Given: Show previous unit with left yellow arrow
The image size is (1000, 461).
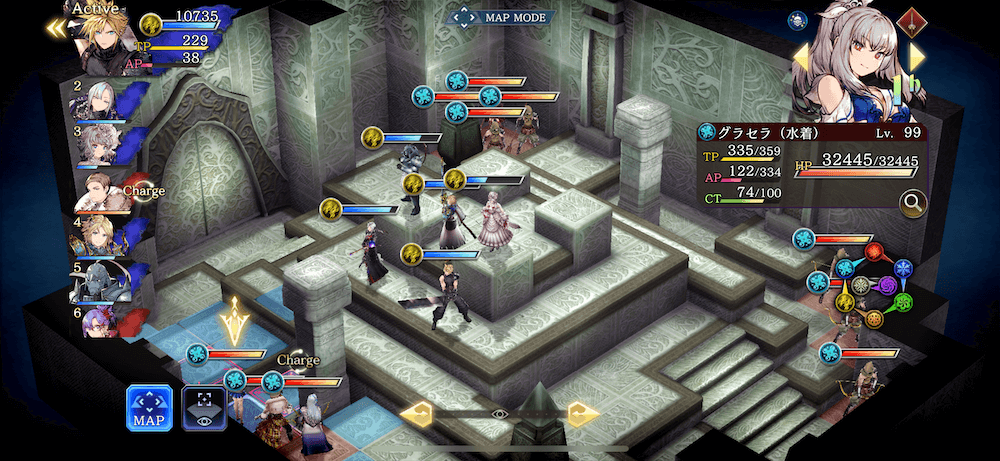Looking at the screenshot, I should 801,57.
